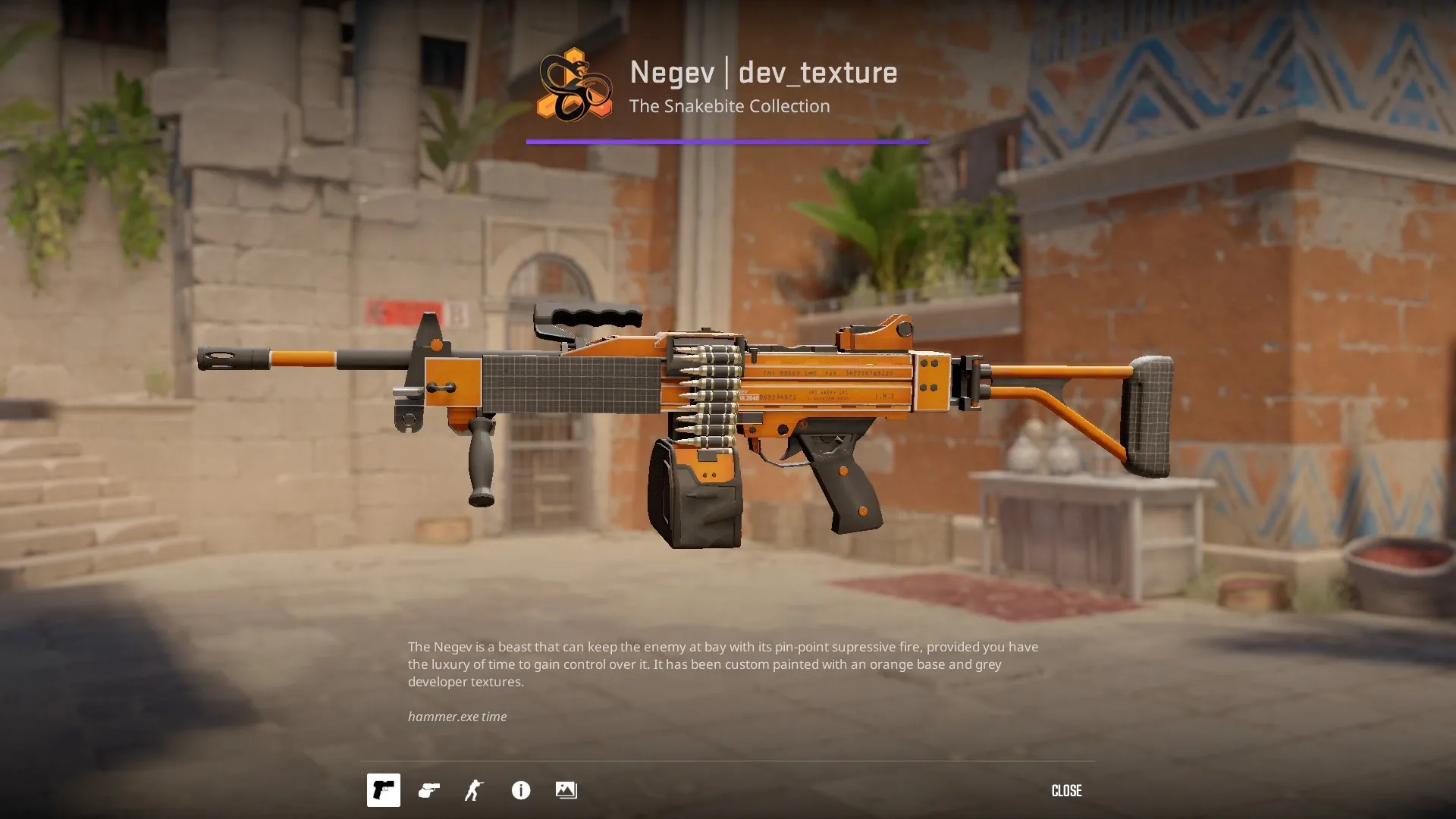Image resolution: width=1456 pixels, height=819 pixels.
Task: Open the character pose preview icon
Action: [474, 791]
